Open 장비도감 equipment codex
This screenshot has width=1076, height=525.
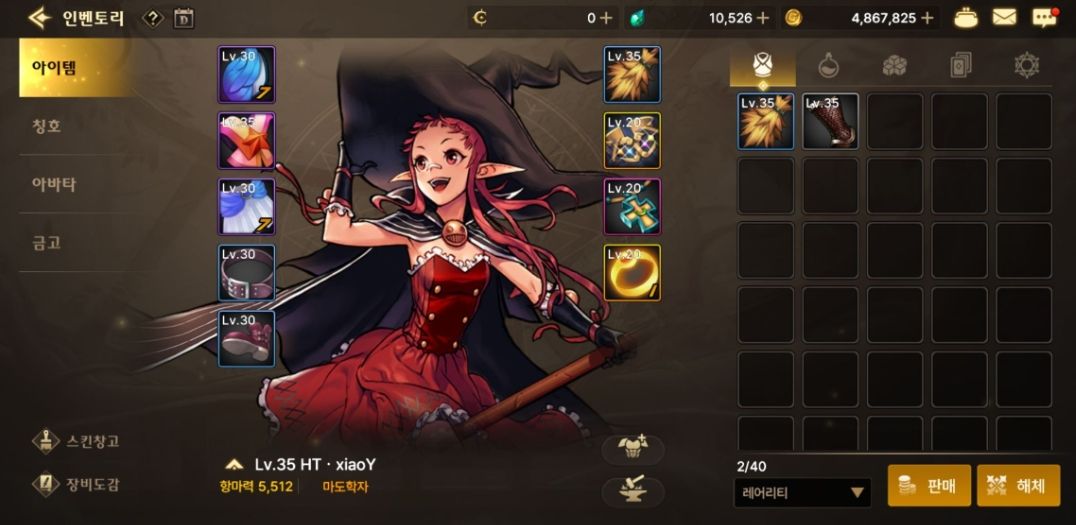[80, 485]
